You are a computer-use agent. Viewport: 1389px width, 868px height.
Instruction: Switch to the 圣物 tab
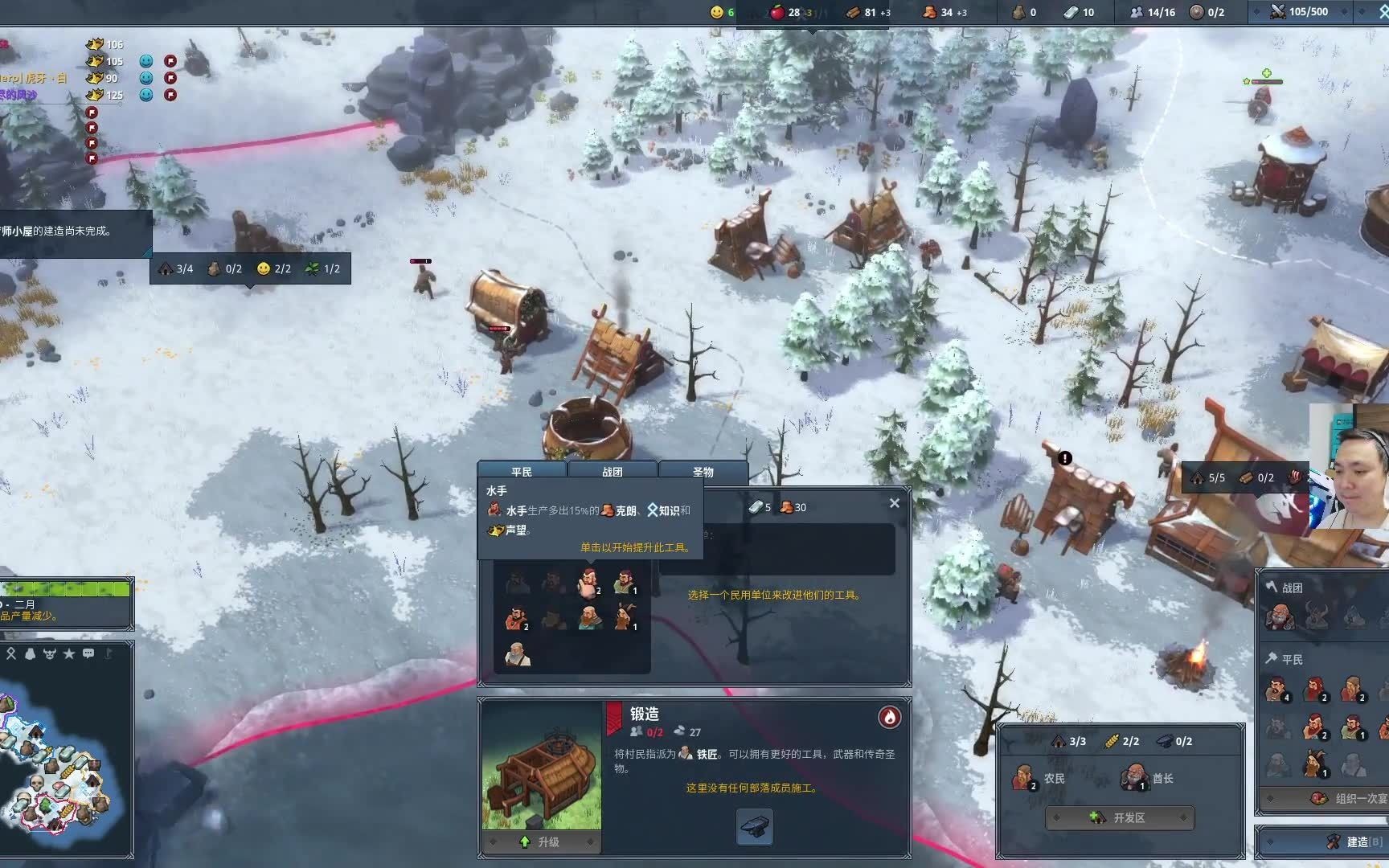click(703, 472)
